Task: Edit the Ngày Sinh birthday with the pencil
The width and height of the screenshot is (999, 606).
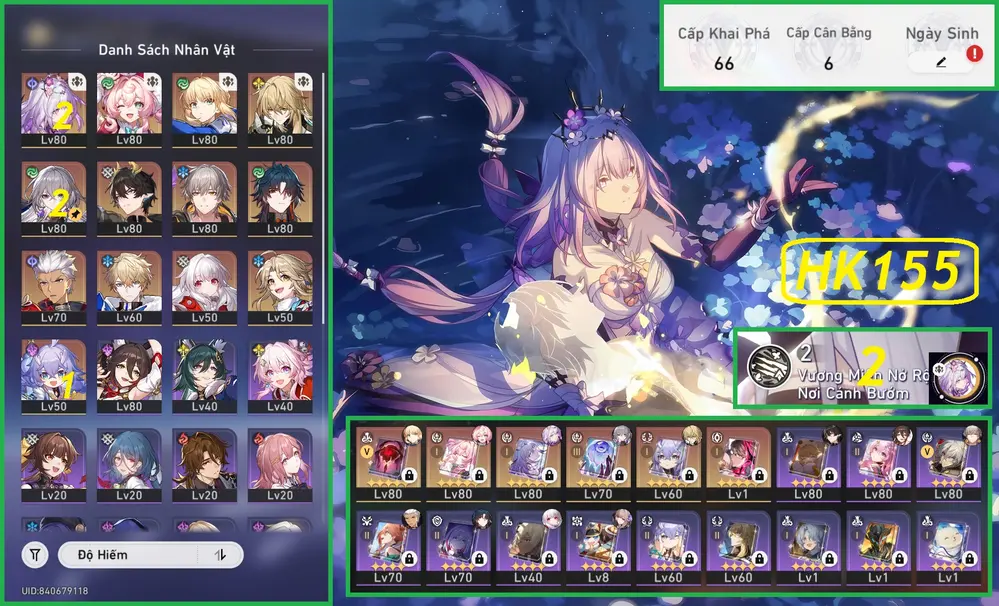Action: (940, 62)
